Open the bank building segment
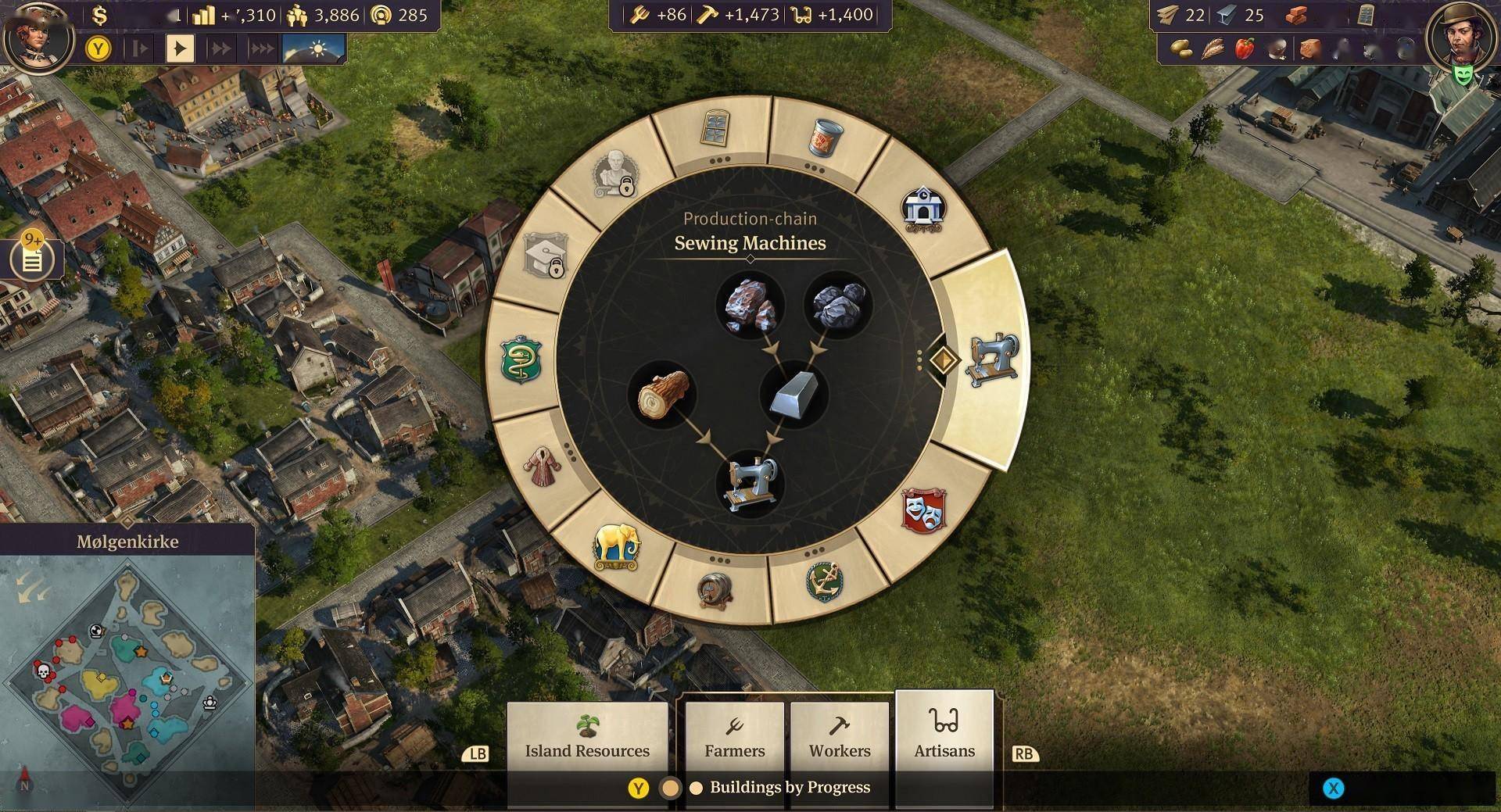Image resolution: width=1501 pixels, height=812 pixels. tap(923, 208)
